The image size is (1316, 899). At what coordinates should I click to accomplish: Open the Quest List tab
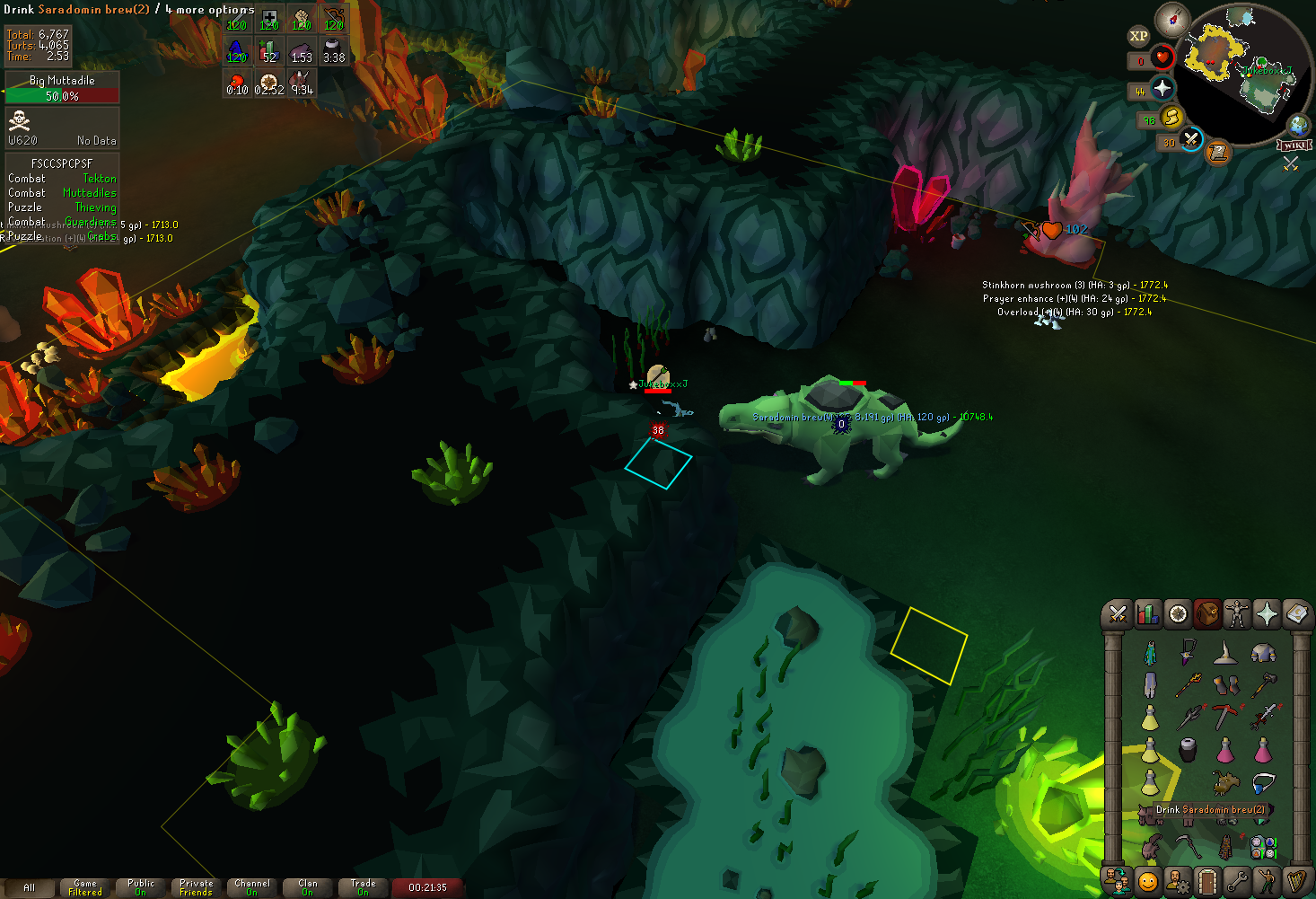click(x=1178, y=614)
